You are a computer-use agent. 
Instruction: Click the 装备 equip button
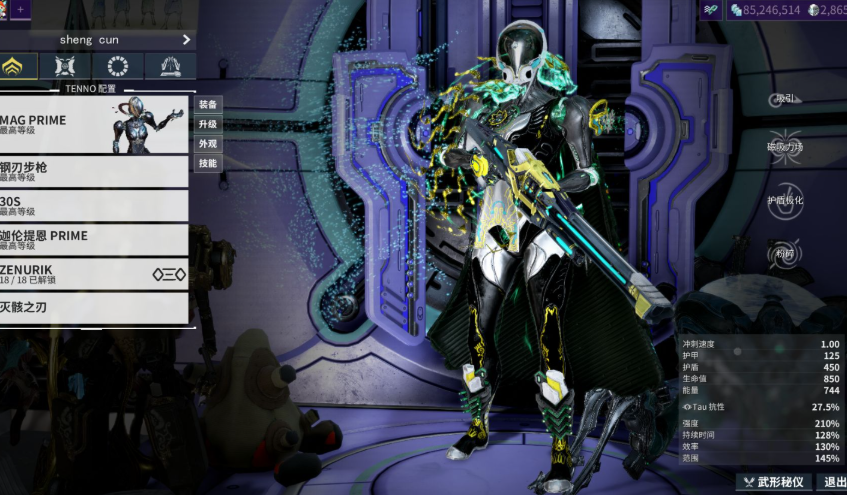pos(207,104)
